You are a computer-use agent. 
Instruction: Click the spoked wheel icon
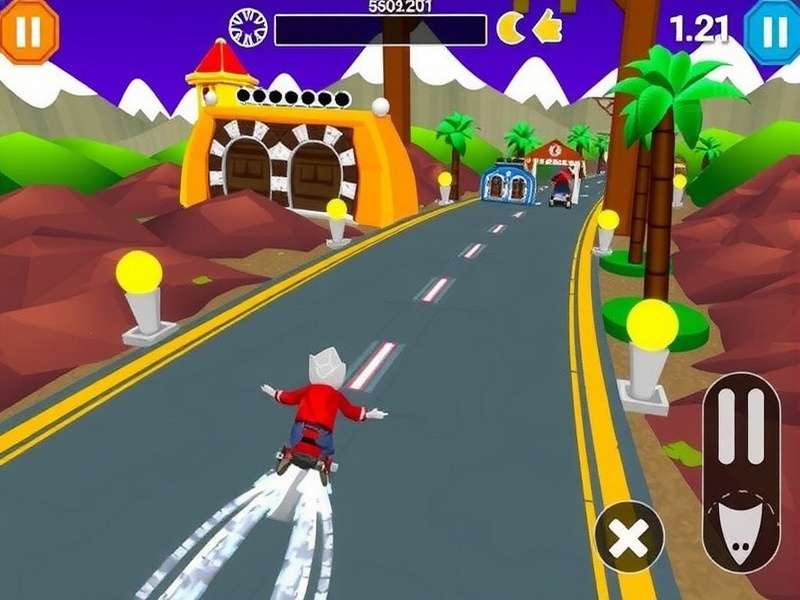(x=247, y=28)
